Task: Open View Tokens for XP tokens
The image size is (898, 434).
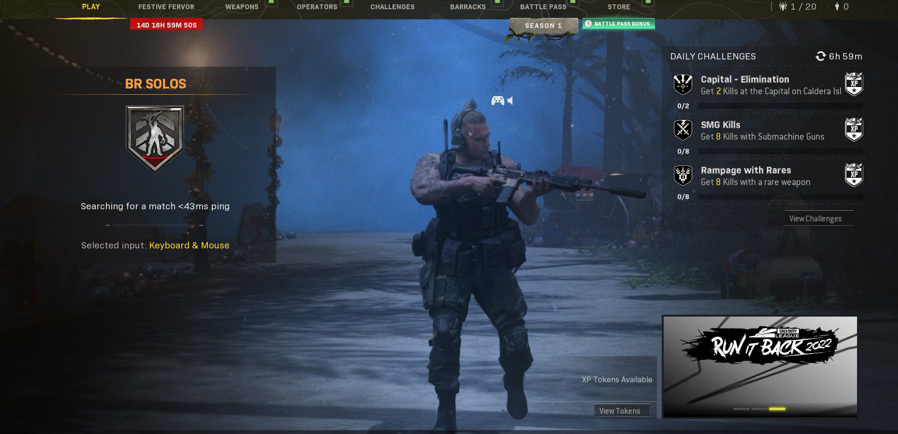Action: (x=620, y=410)
